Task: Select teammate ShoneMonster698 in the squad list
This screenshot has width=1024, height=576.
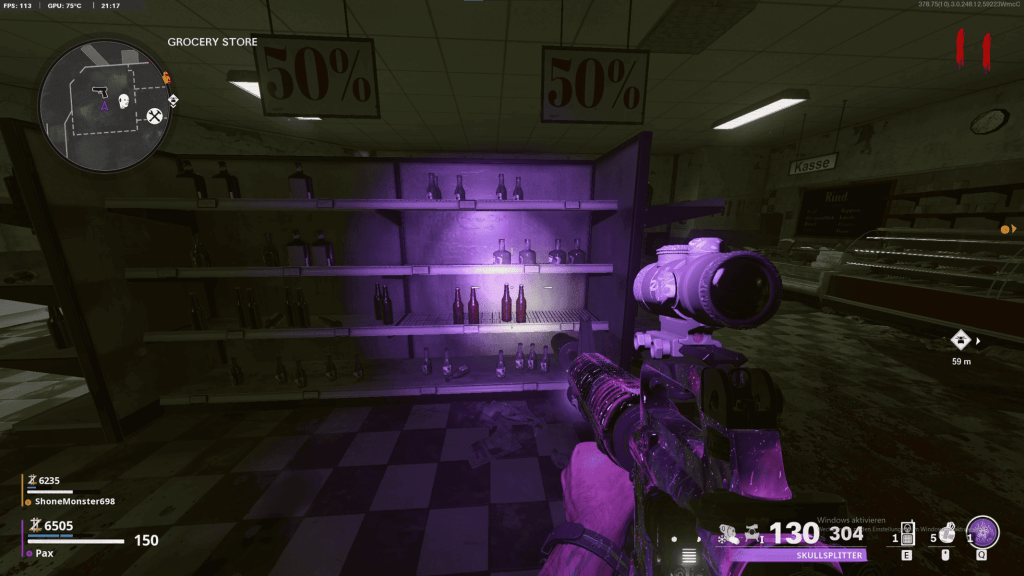Action: coord(75,501)
